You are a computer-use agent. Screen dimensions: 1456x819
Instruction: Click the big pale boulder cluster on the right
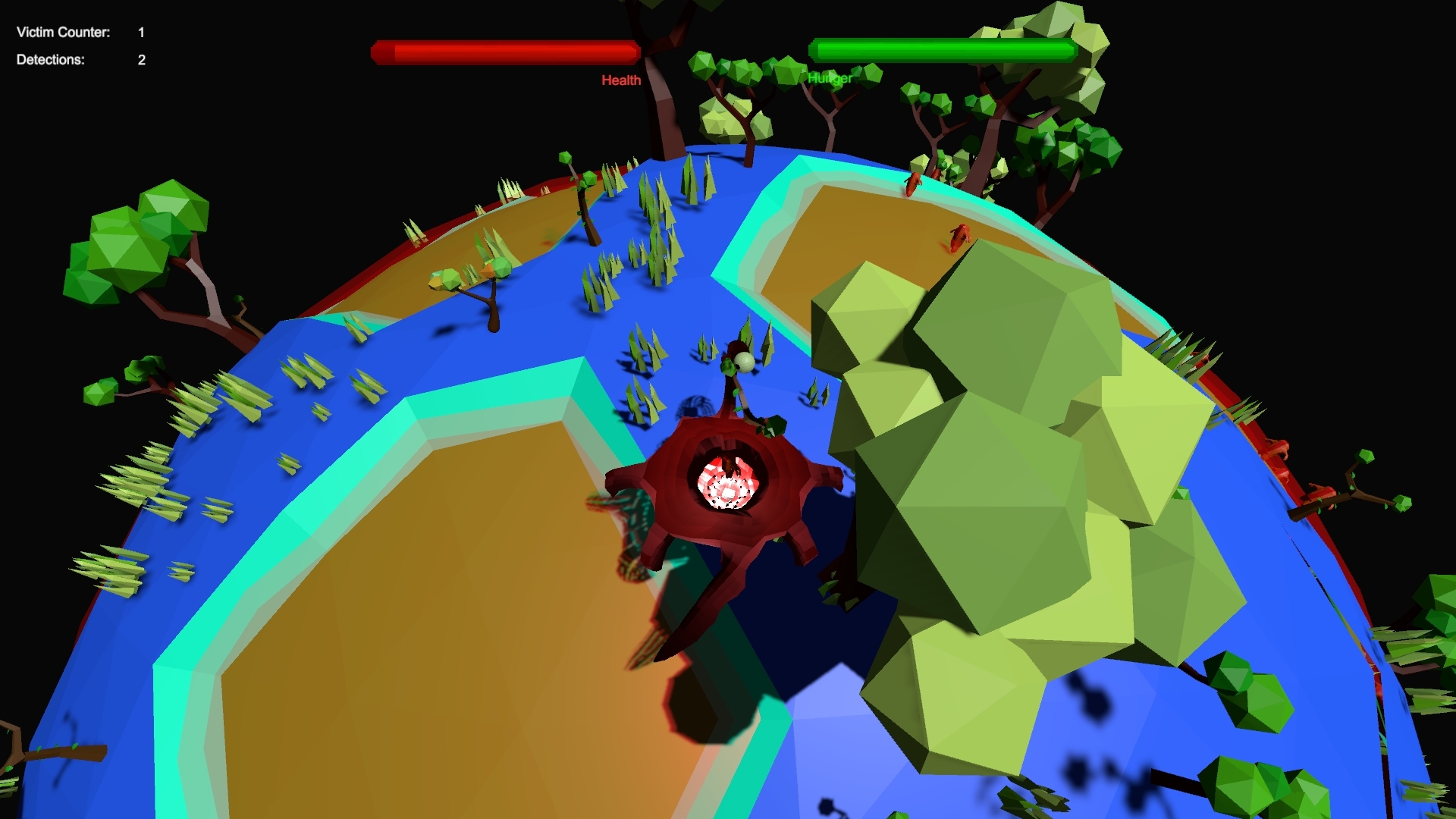click(986, 493)
